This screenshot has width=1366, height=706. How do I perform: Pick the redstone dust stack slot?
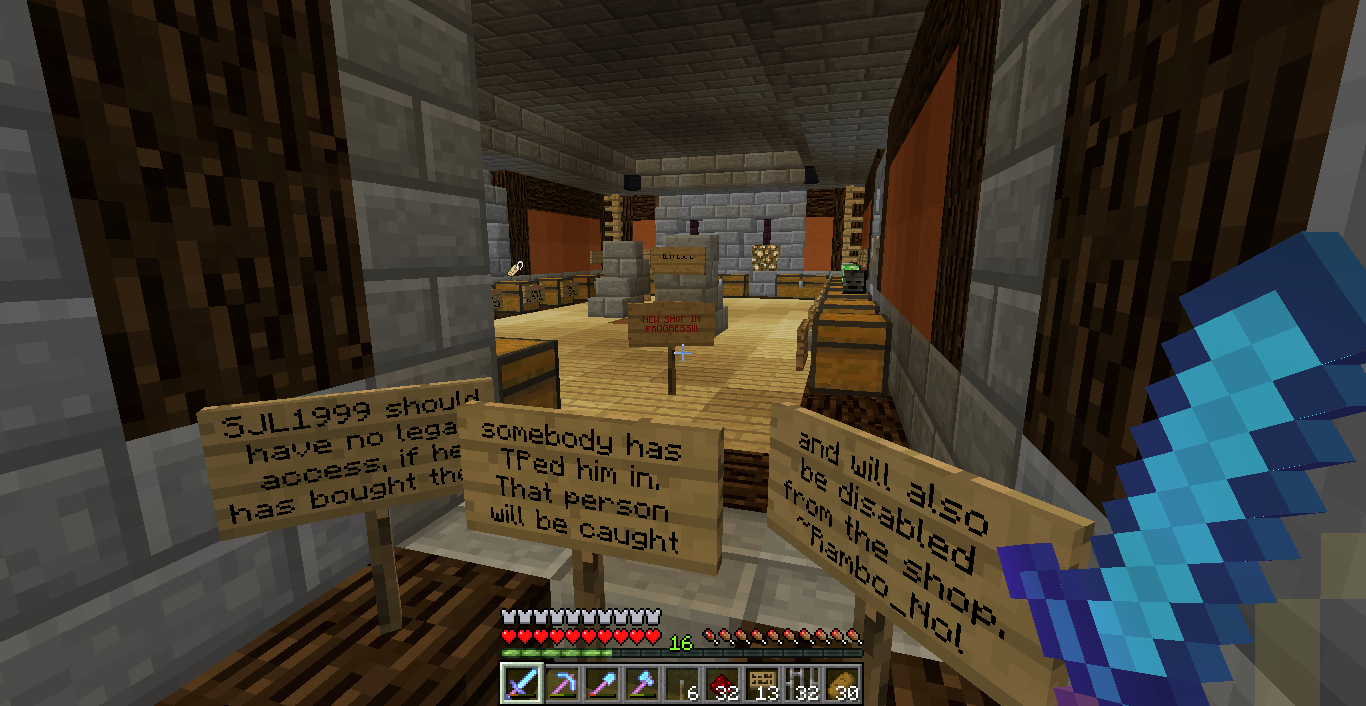[722, 684]
